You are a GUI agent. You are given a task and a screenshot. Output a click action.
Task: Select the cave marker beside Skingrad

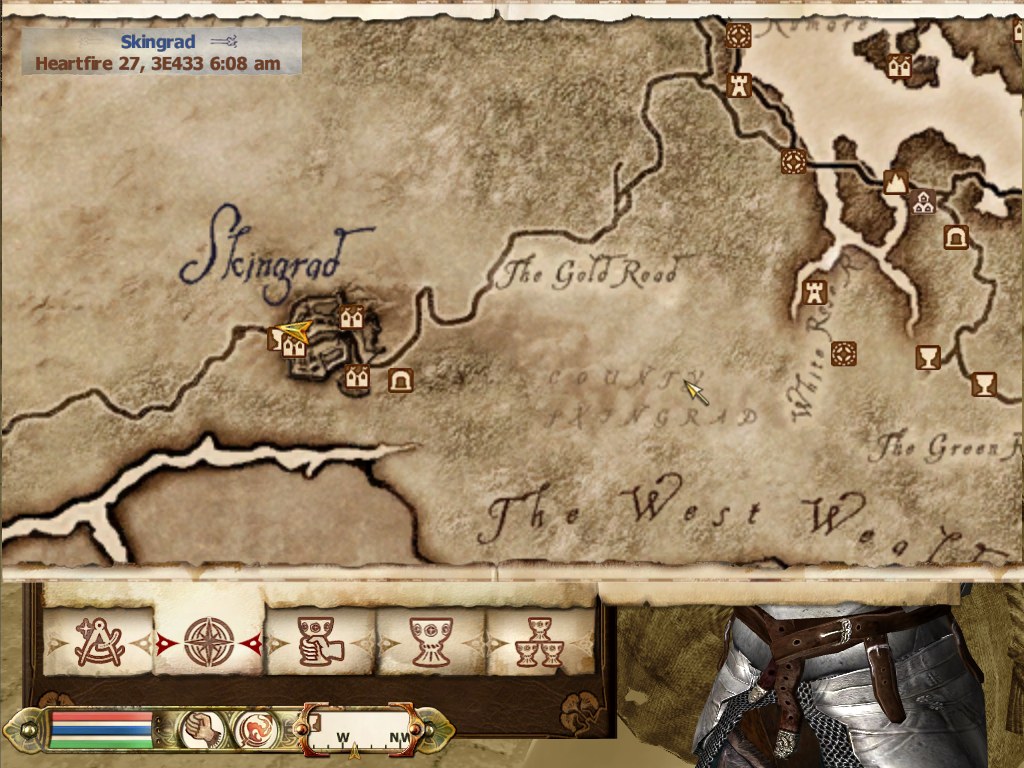(x=401, y=379)
